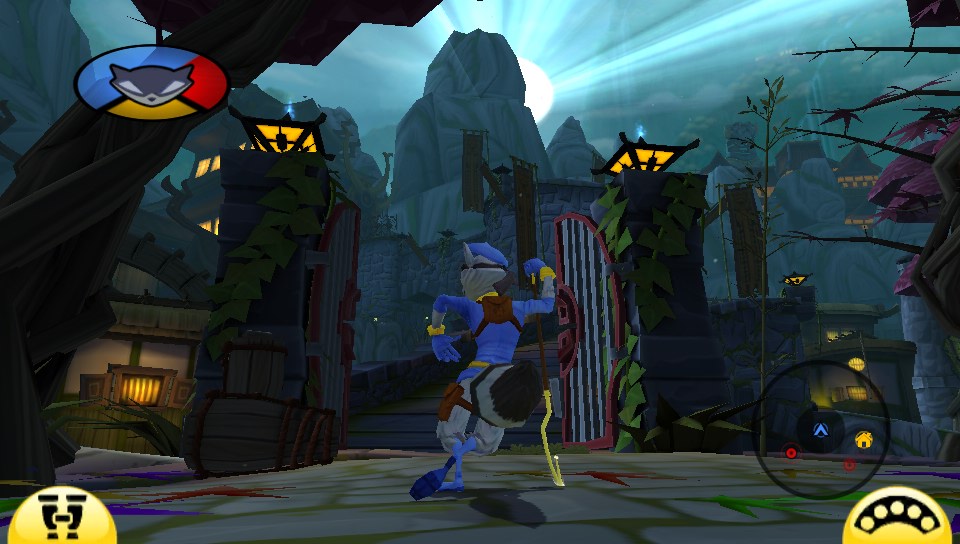Click the blue player arrow on the radar
960x544 pixels.
(x=821, y=431)
